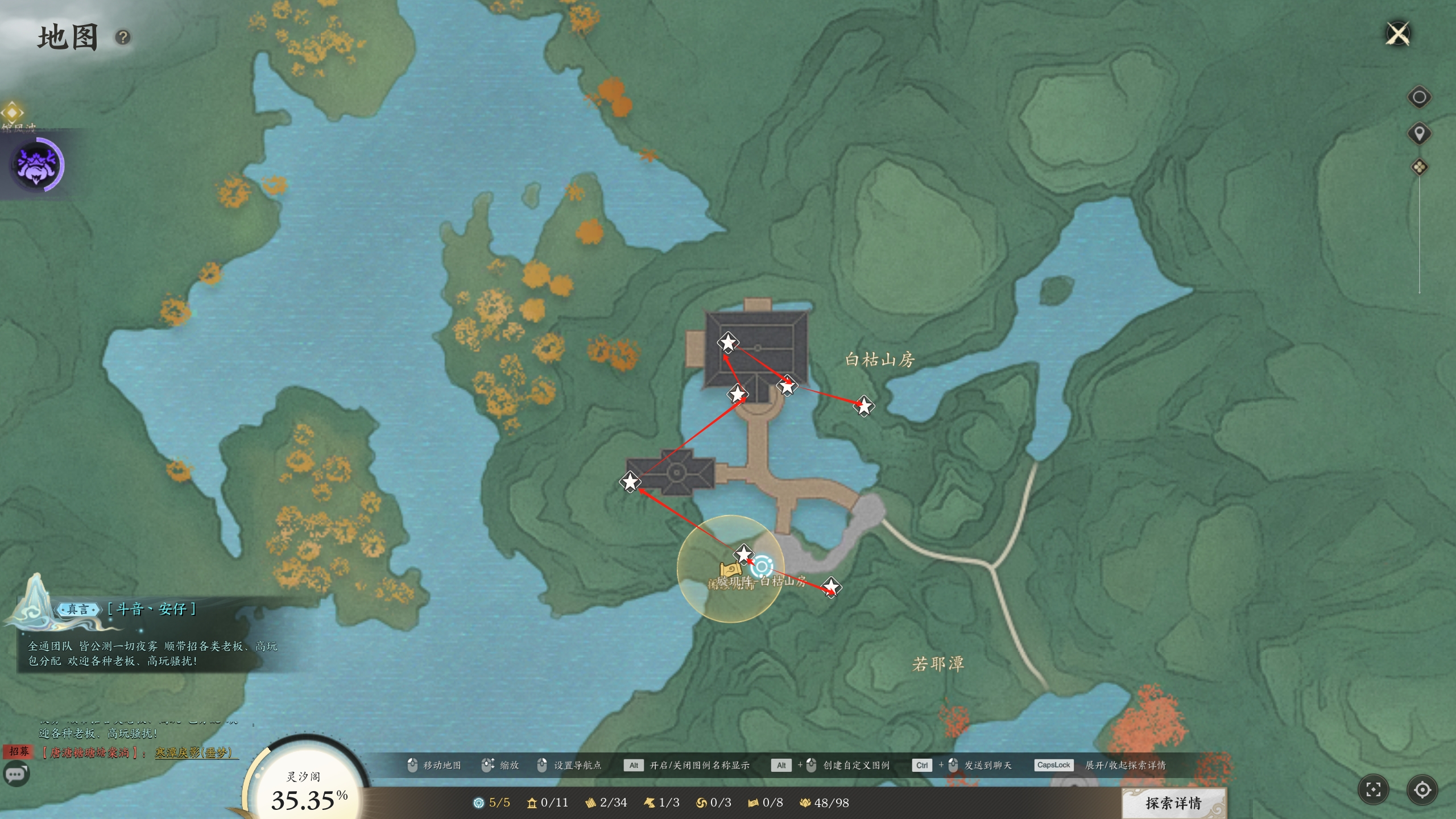
Task: Click the 斗音丶安仔 player name in chat
Action: tap(152, 609)
